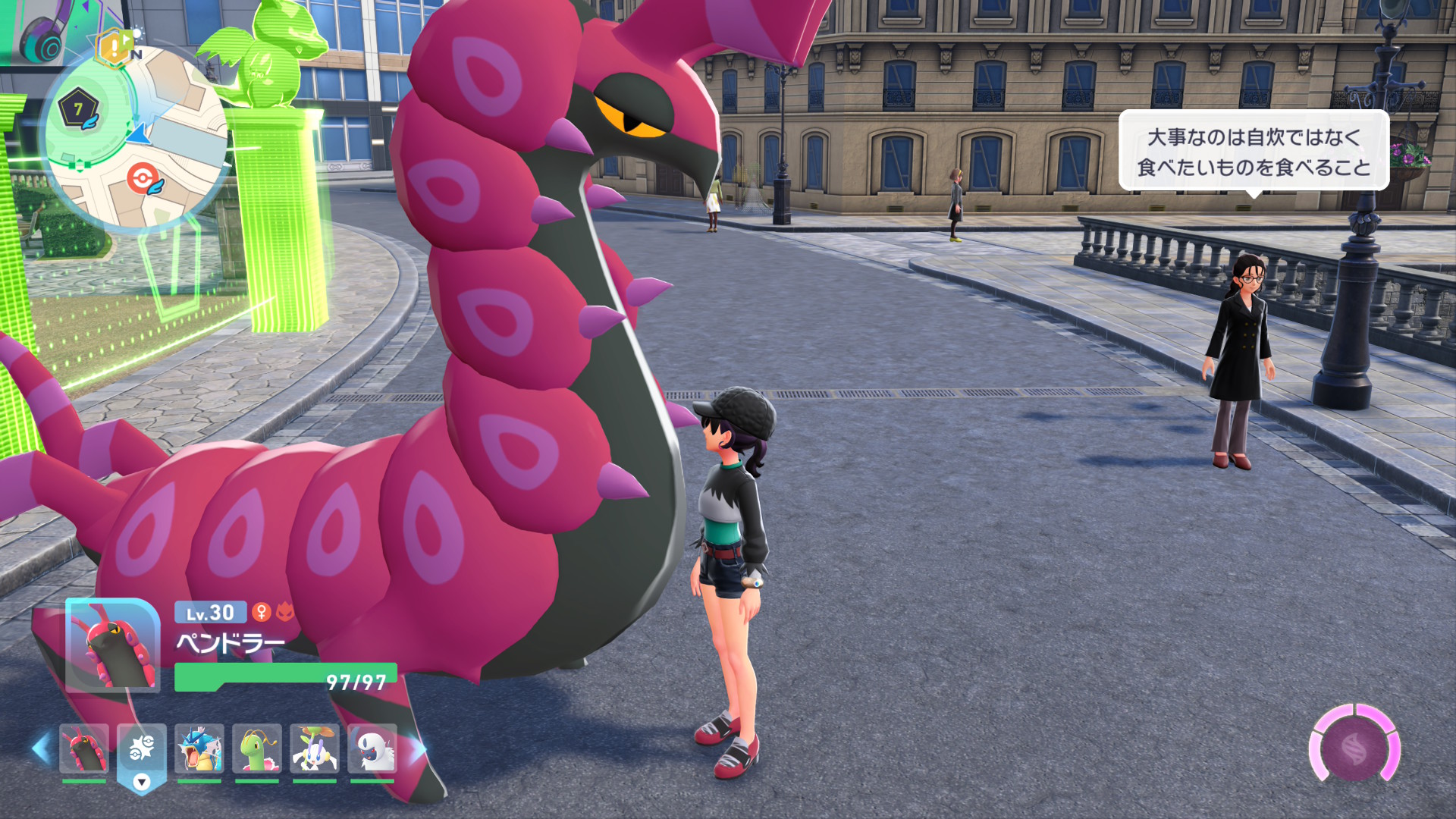Click the right party arrow
Viewport: 1456px width, 819px height.
419,748
